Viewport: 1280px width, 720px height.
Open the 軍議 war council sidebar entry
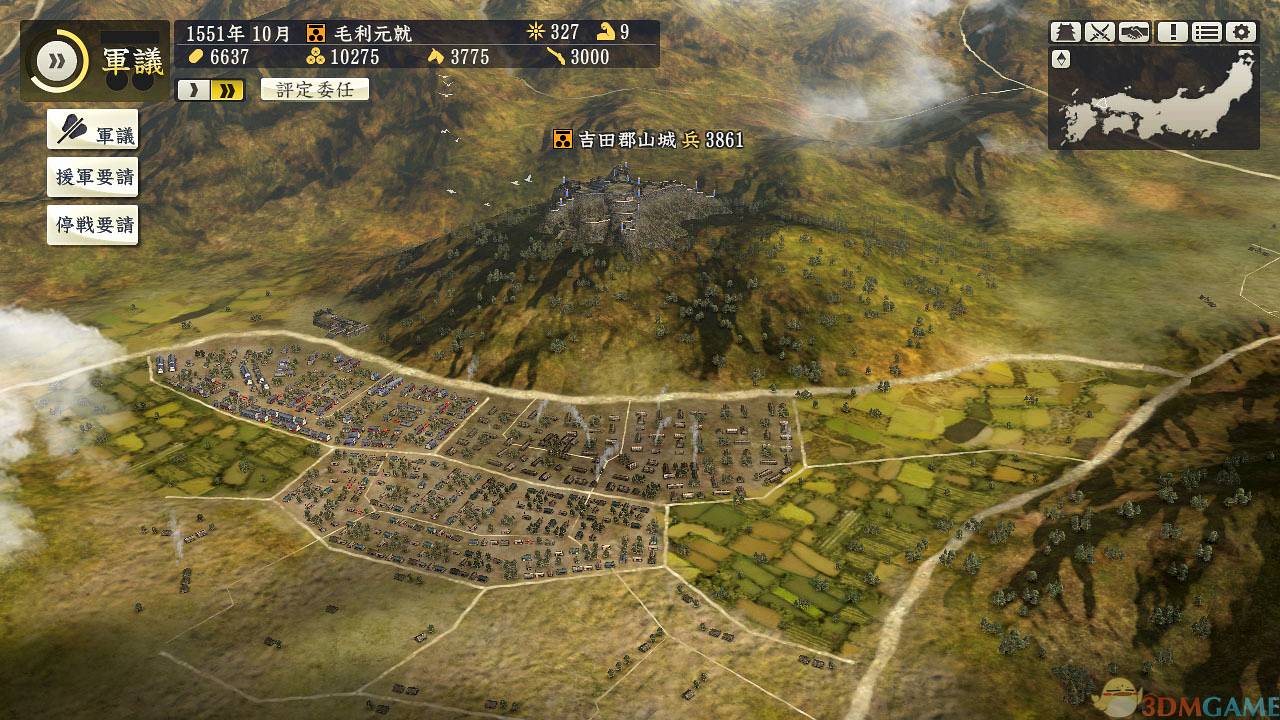[93, 131]
